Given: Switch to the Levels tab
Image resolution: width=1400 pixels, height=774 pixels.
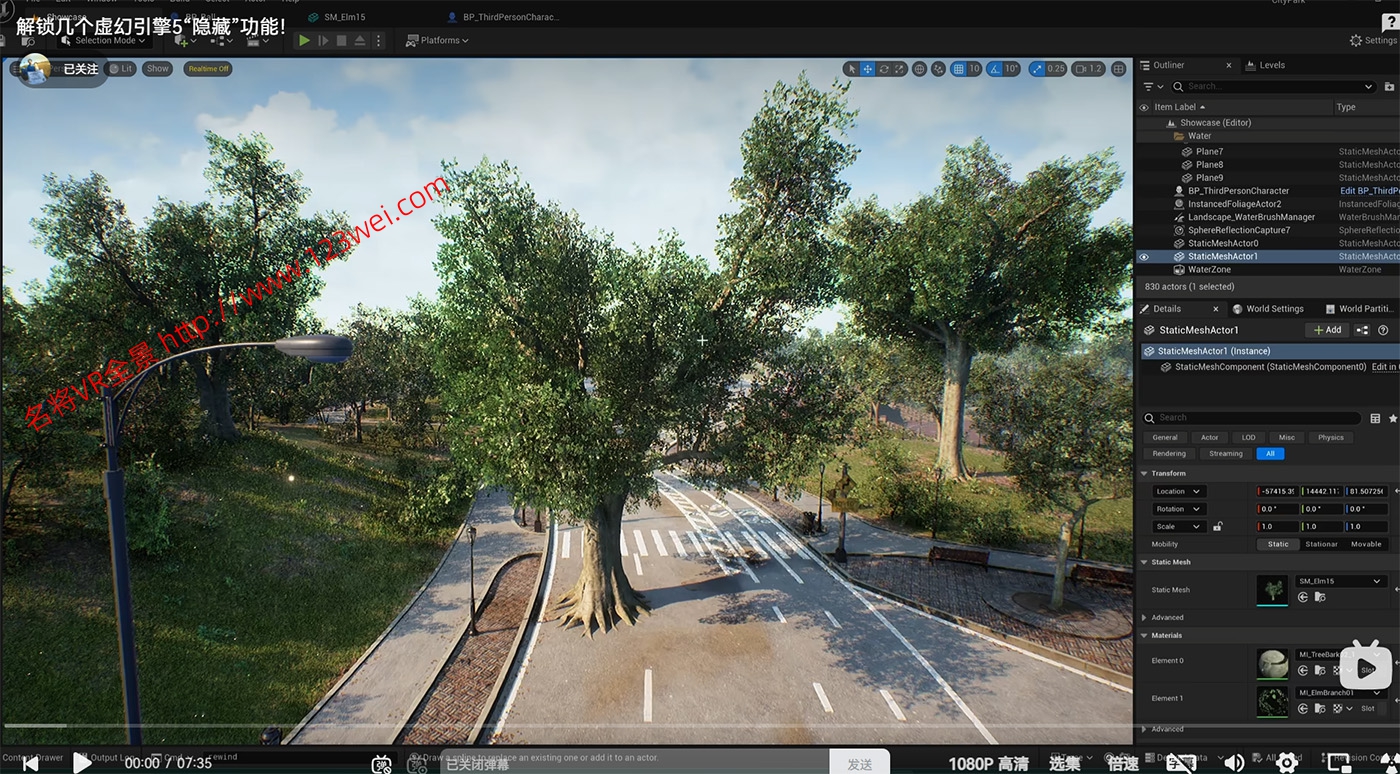Looking at the screenshot, I should (x=1271, y=65).
